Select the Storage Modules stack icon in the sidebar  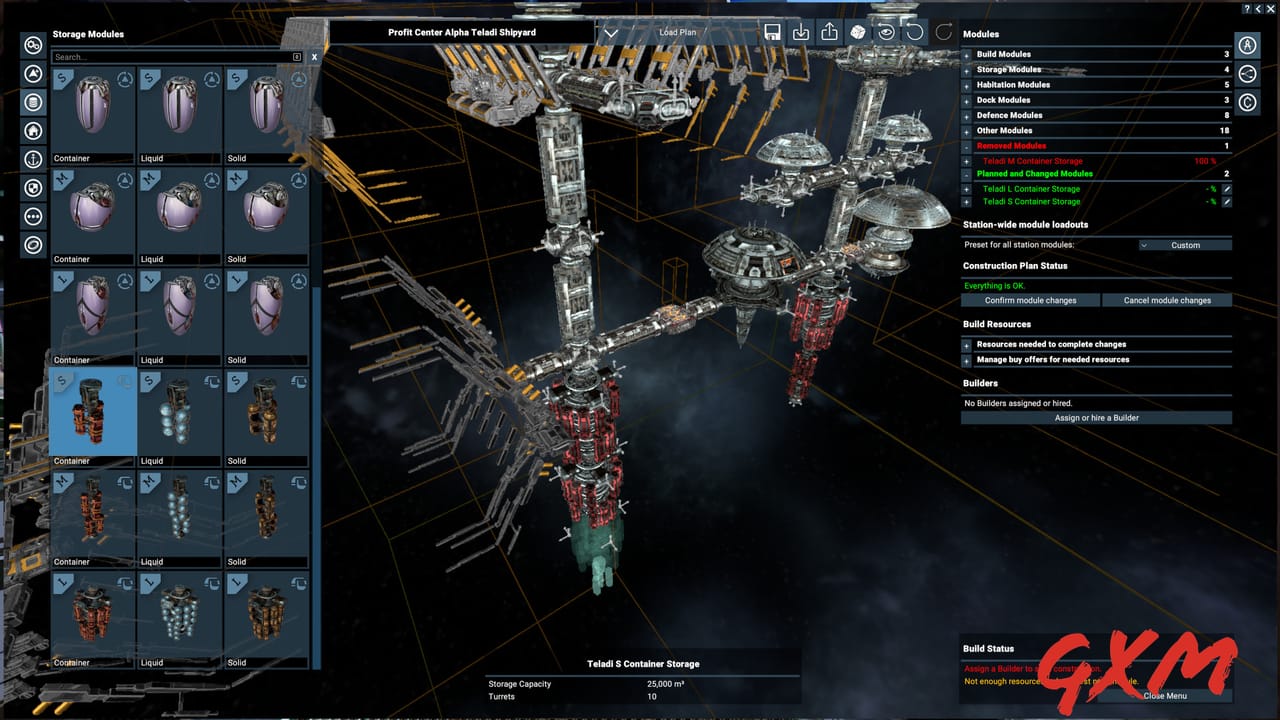[x=32, y=102]
